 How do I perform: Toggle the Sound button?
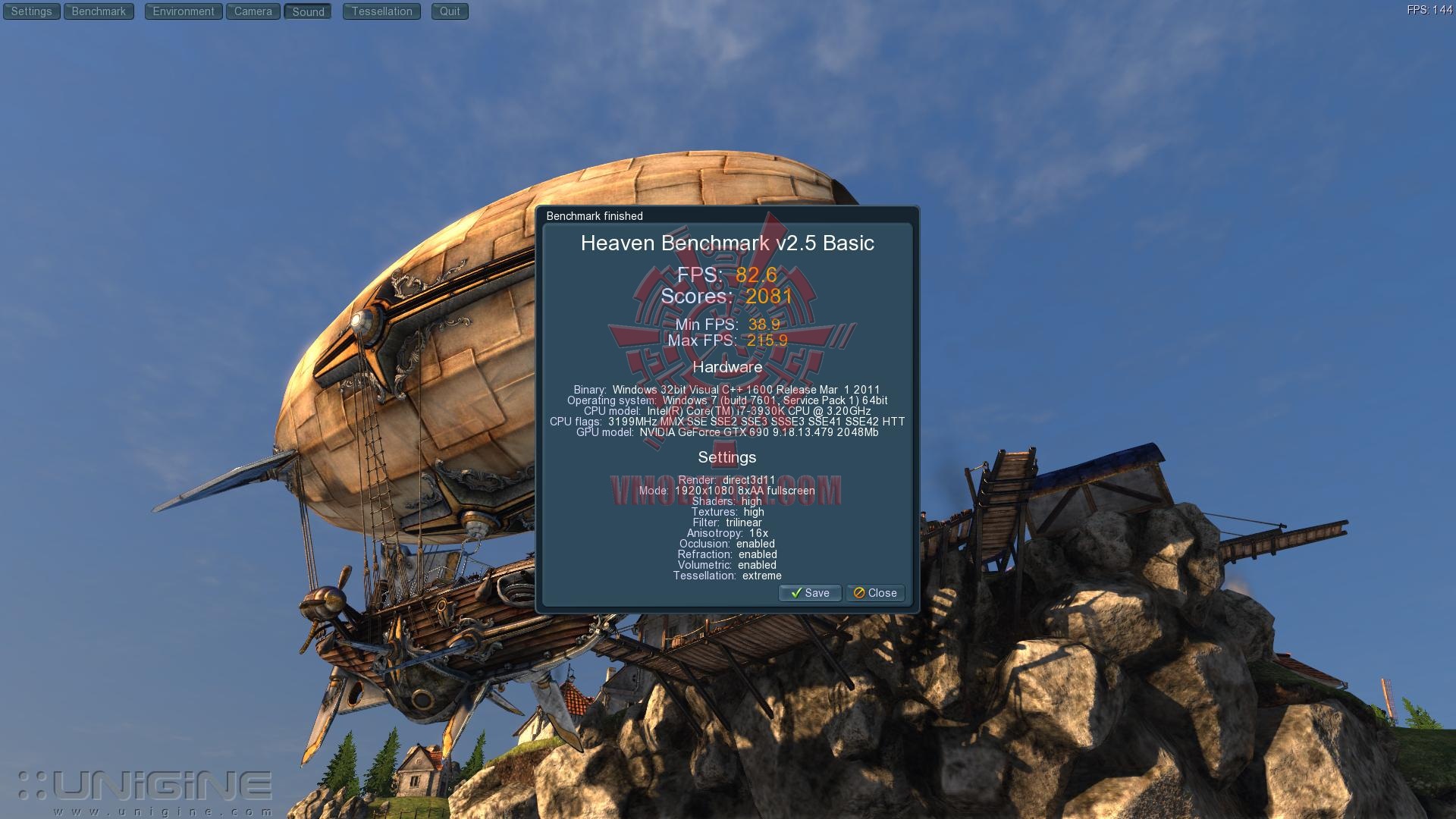308,11
